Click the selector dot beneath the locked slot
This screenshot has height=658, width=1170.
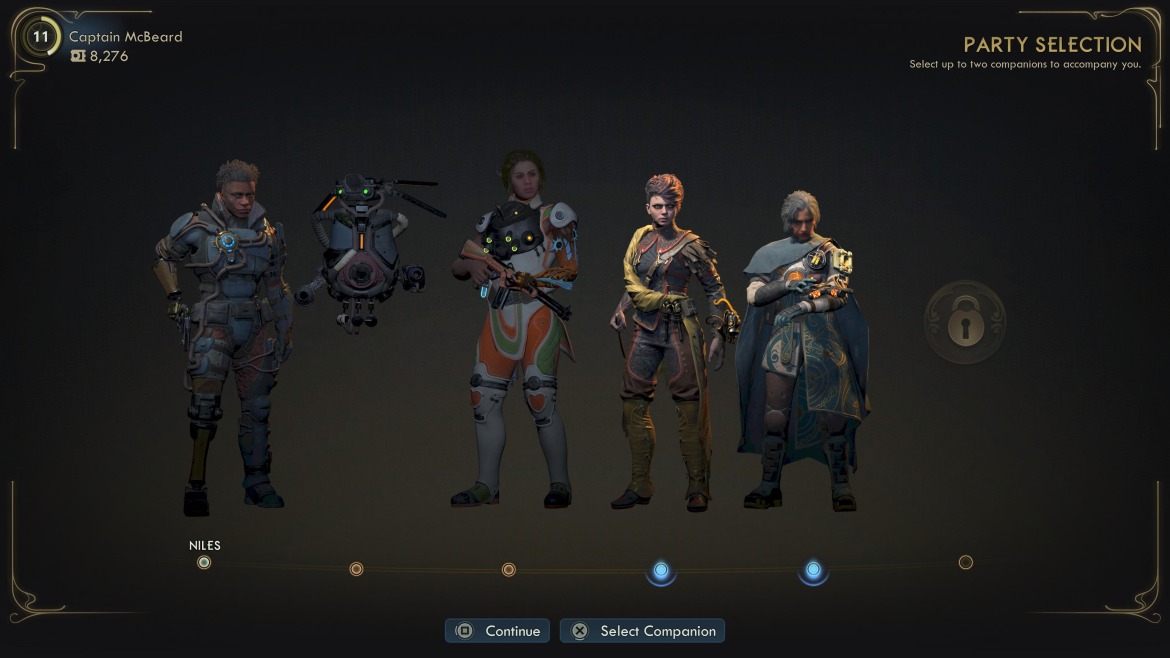pyautogui.click(x=965, y=563)
